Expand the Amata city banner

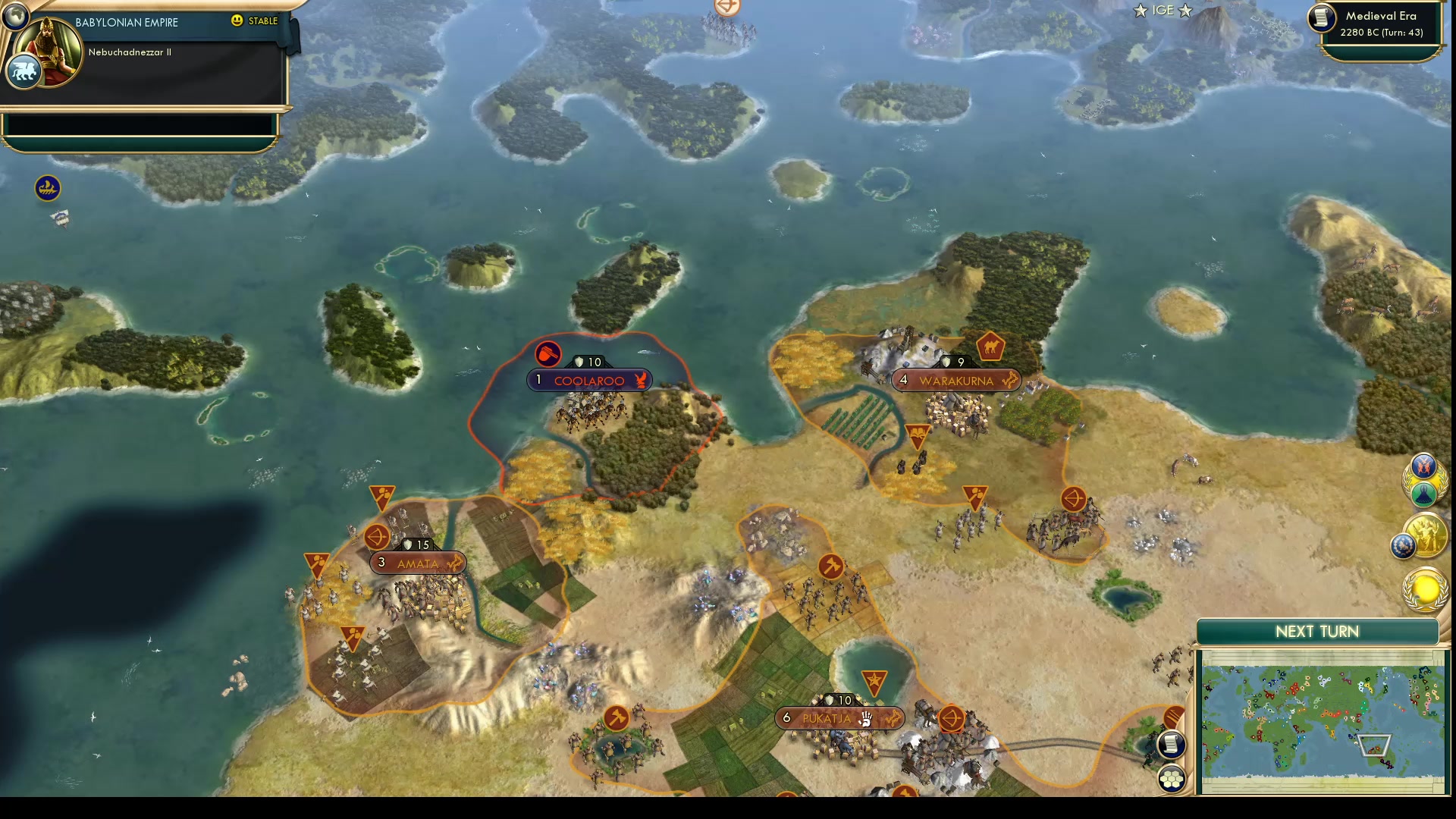[417, 563]
